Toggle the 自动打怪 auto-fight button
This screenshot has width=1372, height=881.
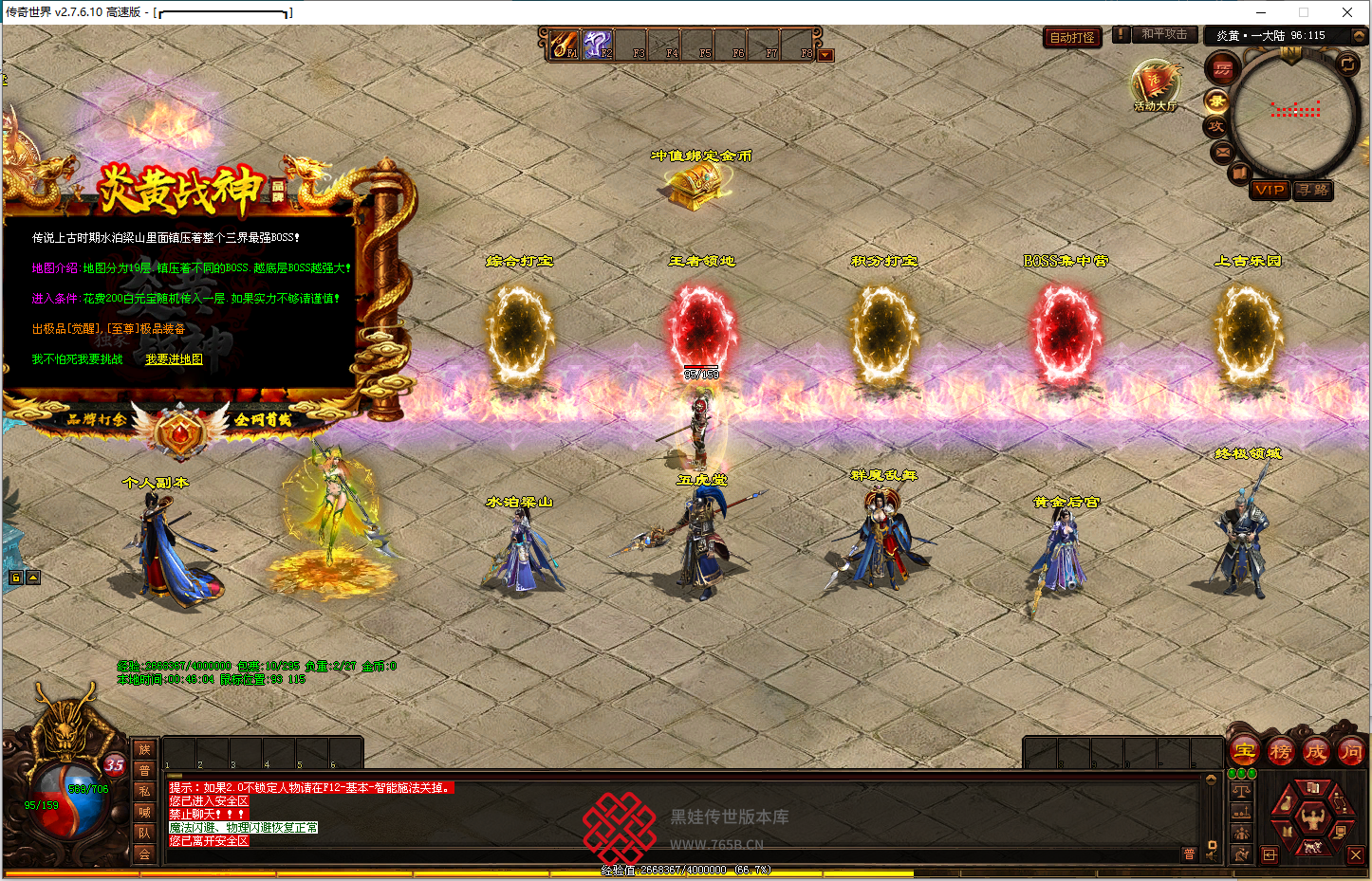tap(1072, 38)
